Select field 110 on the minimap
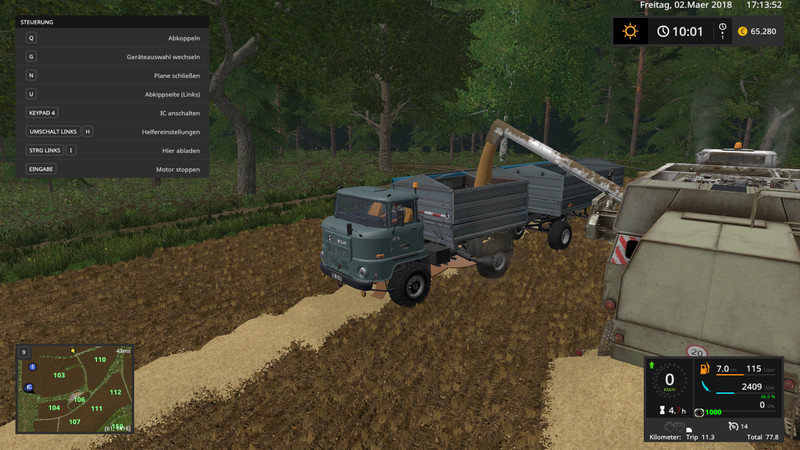Screen dimensions: 800x450 click(99, 359)
